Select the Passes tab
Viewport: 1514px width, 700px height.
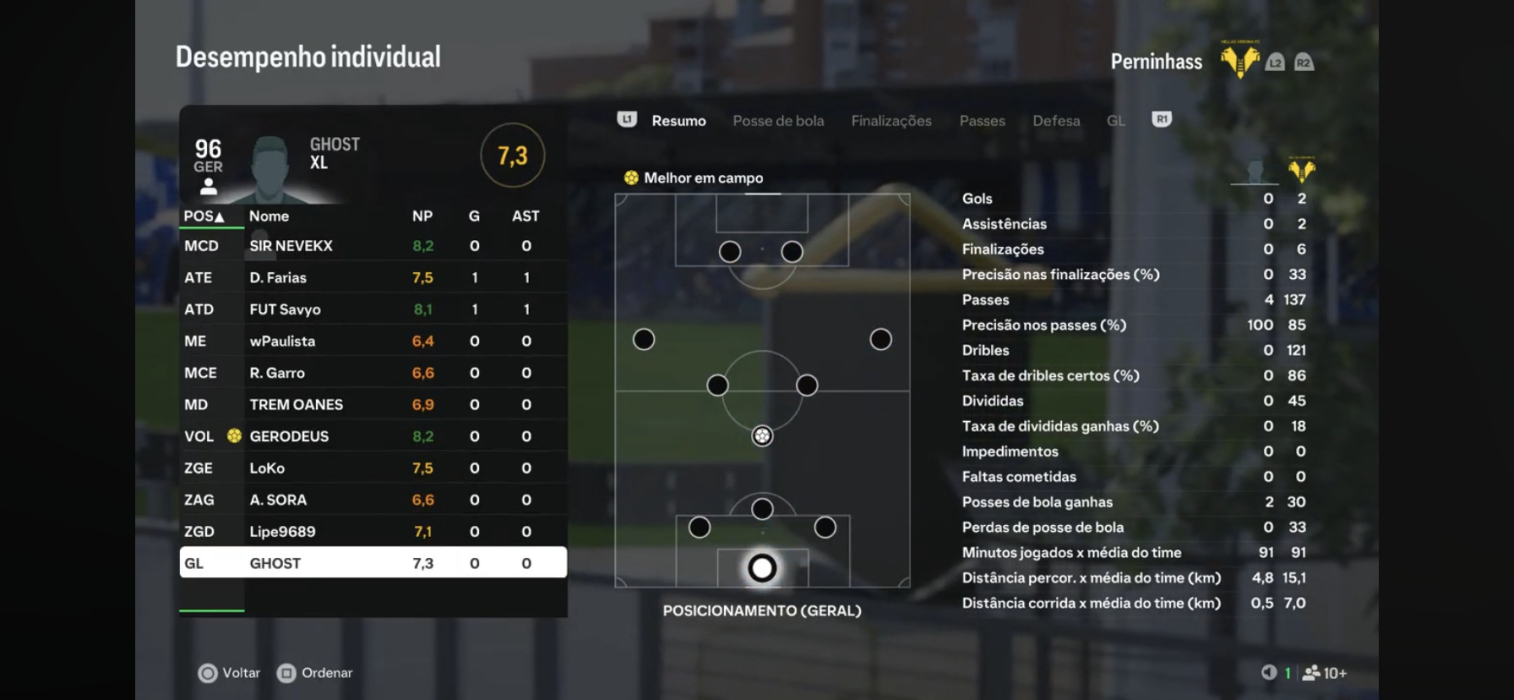982,121
